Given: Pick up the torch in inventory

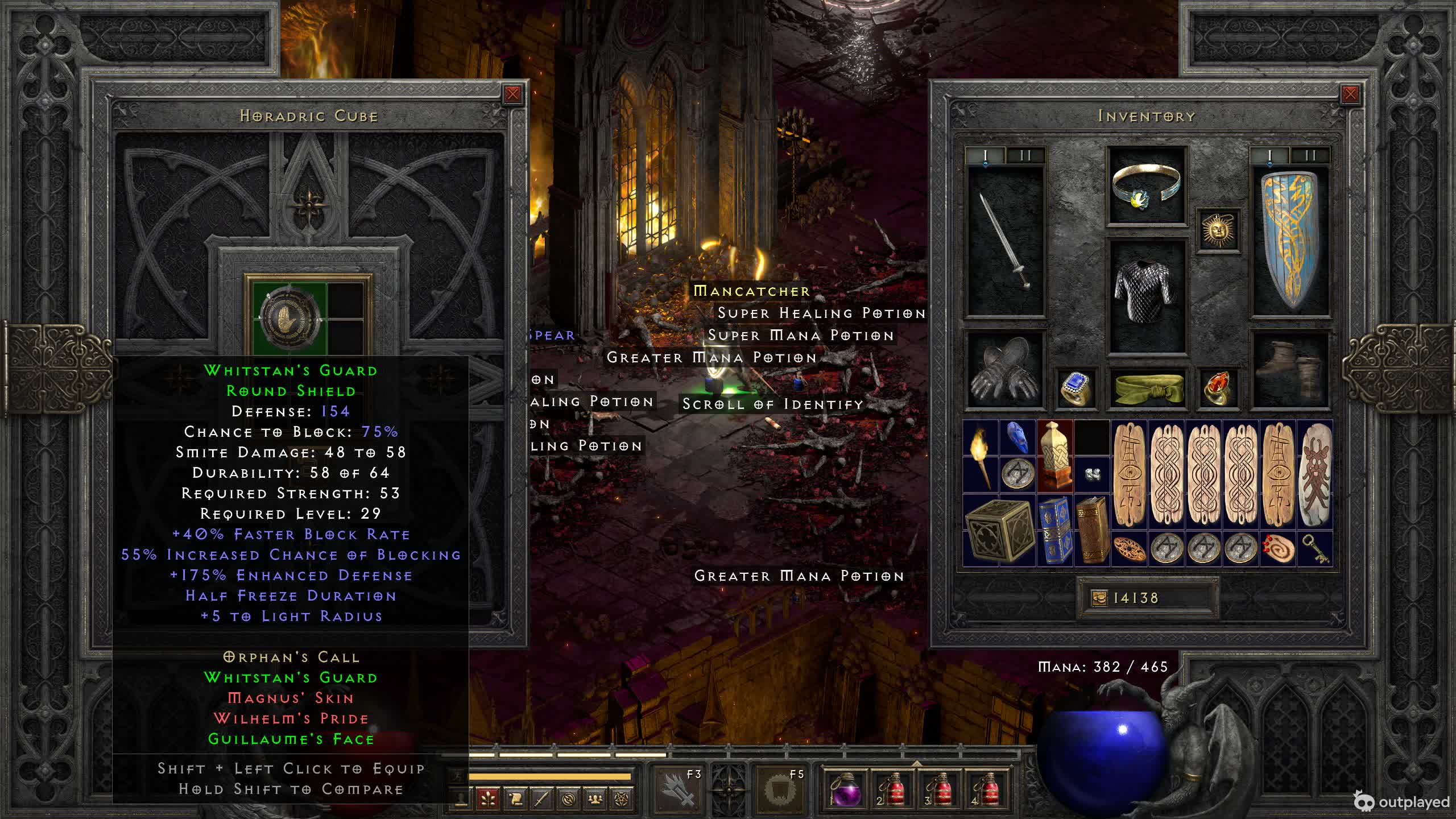Looking at the screenshot, I should (x=981, y=457).
